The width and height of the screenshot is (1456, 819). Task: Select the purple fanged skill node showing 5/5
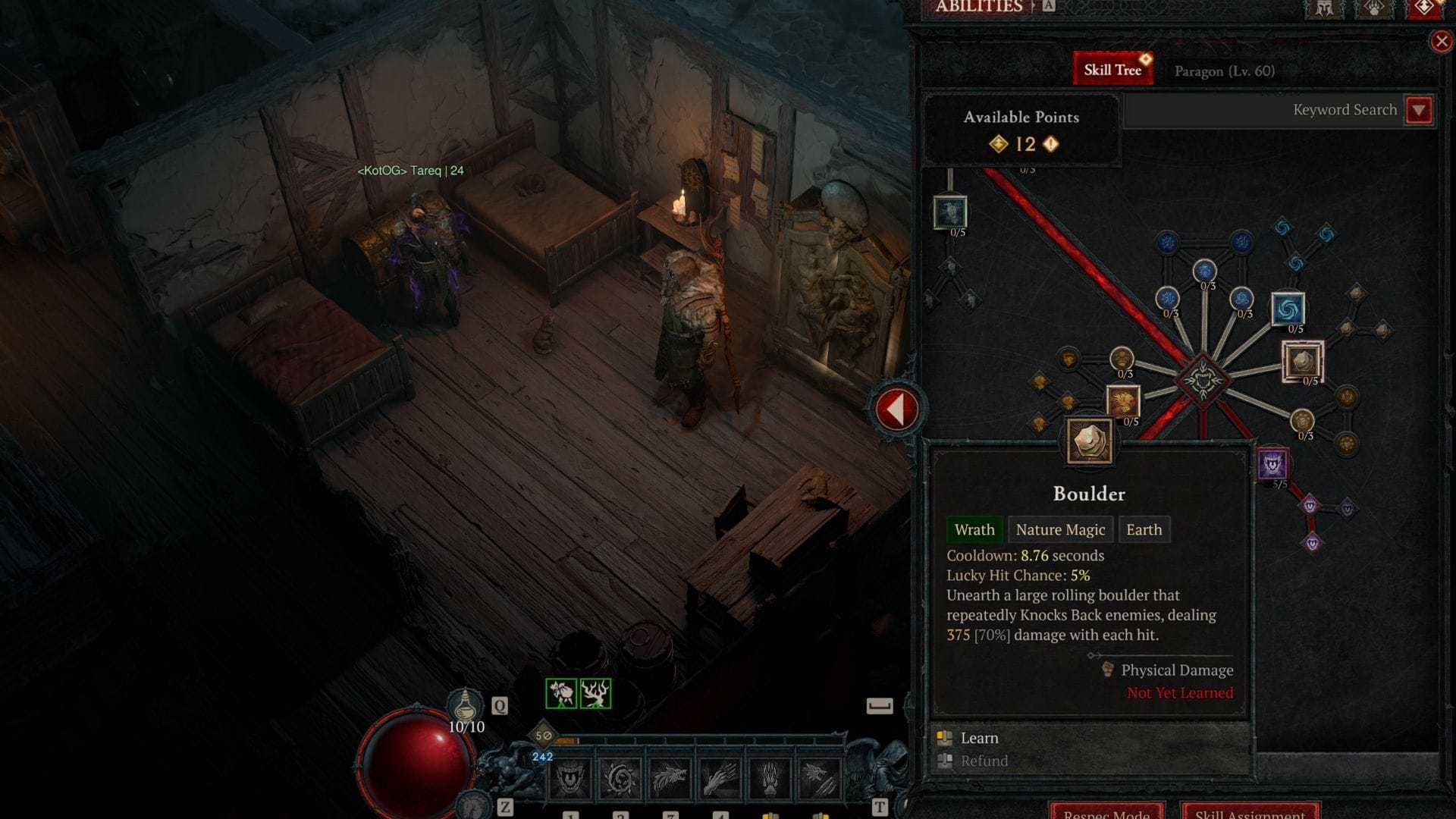[1272, 464]
